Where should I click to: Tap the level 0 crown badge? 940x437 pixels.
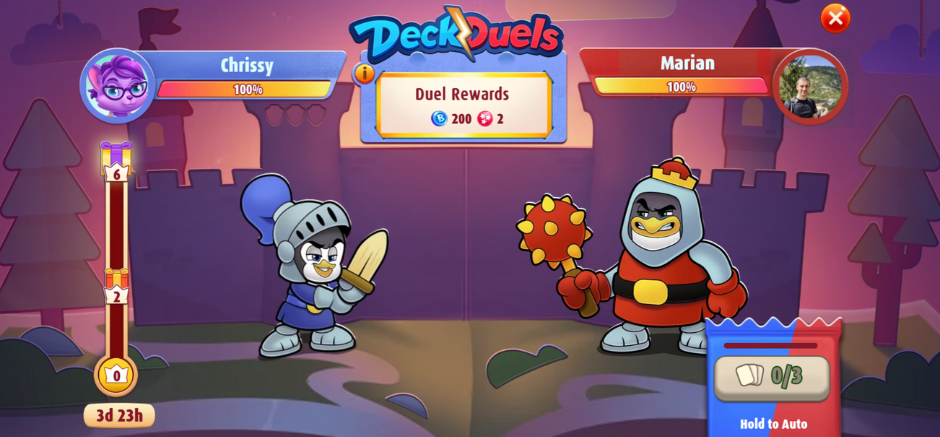click(x=116, y=375)
